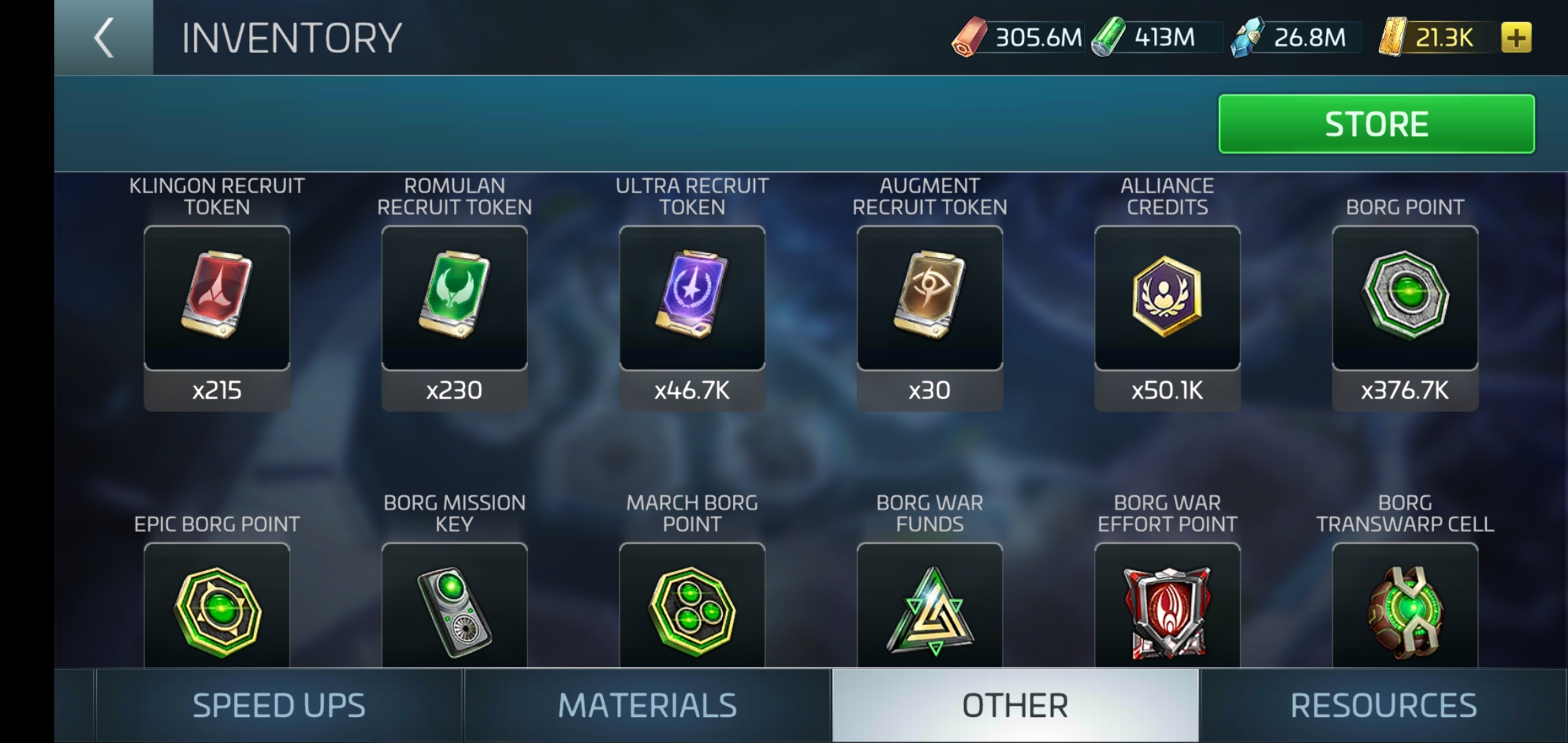Switch to the SPEED UPS tab

tap(279, 704)
